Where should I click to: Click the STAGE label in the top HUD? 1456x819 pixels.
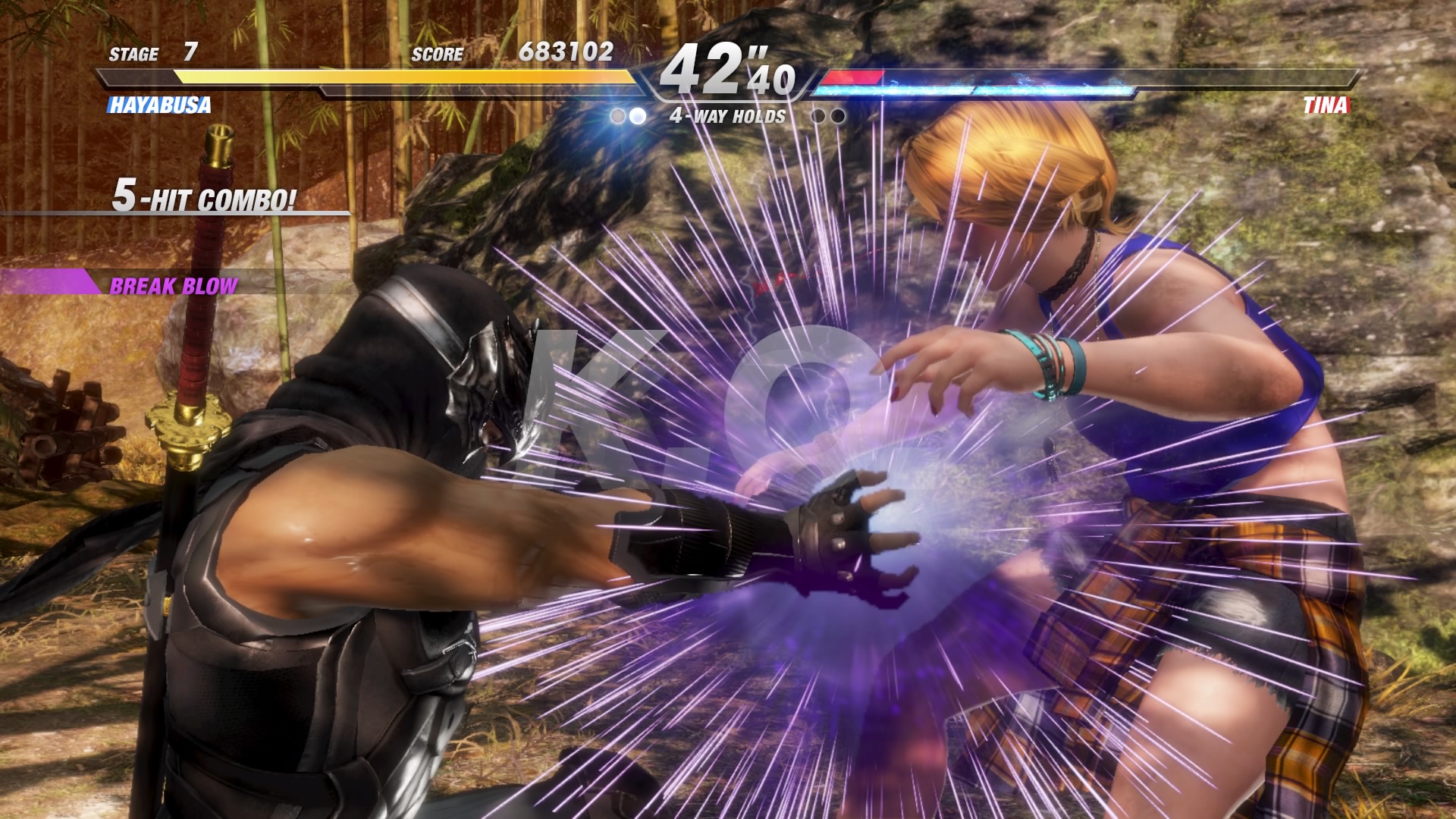tap(133, 54)
